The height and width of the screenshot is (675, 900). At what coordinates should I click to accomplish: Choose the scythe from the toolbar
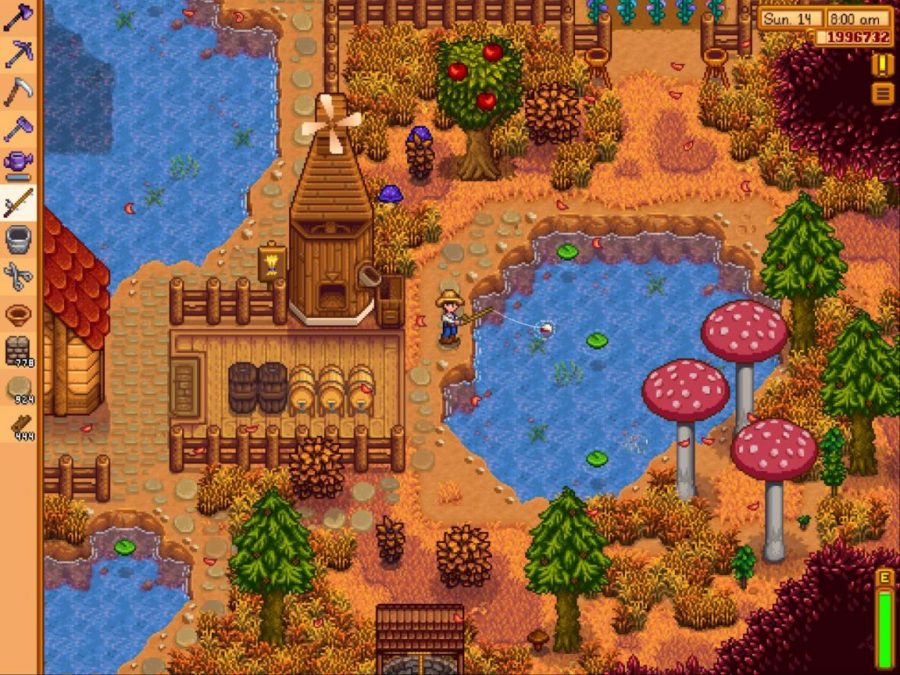[19, 91]
